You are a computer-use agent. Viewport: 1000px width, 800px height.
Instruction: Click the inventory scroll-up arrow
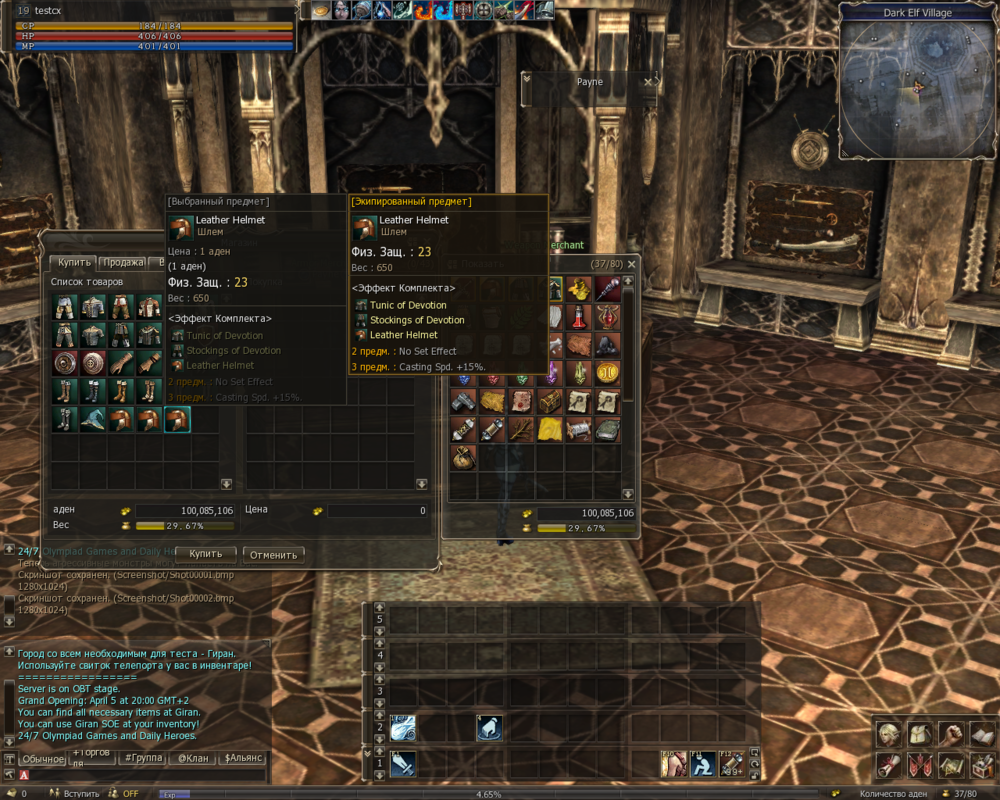[629, 283]
